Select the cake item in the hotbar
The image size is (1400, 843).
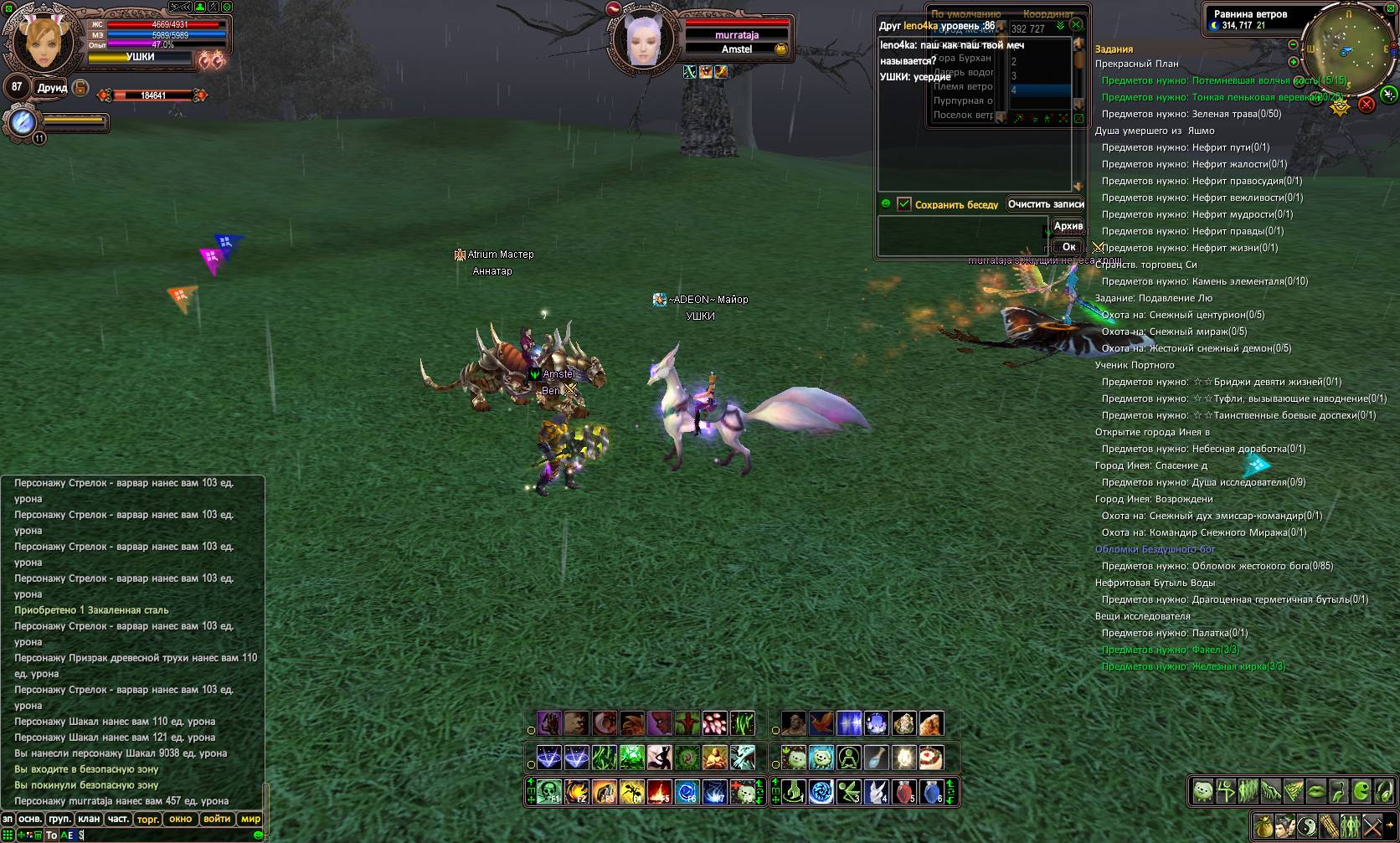click(x=931, y=758)
